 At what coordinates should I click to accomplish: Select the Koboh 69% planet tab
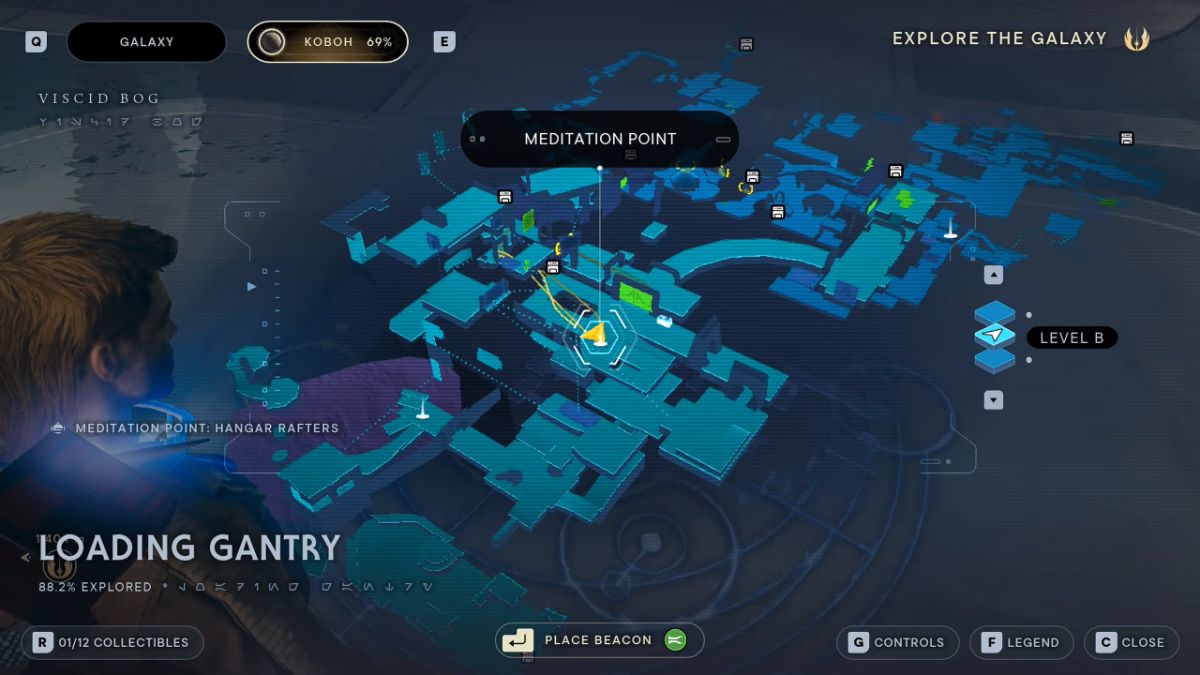[327, 42]
